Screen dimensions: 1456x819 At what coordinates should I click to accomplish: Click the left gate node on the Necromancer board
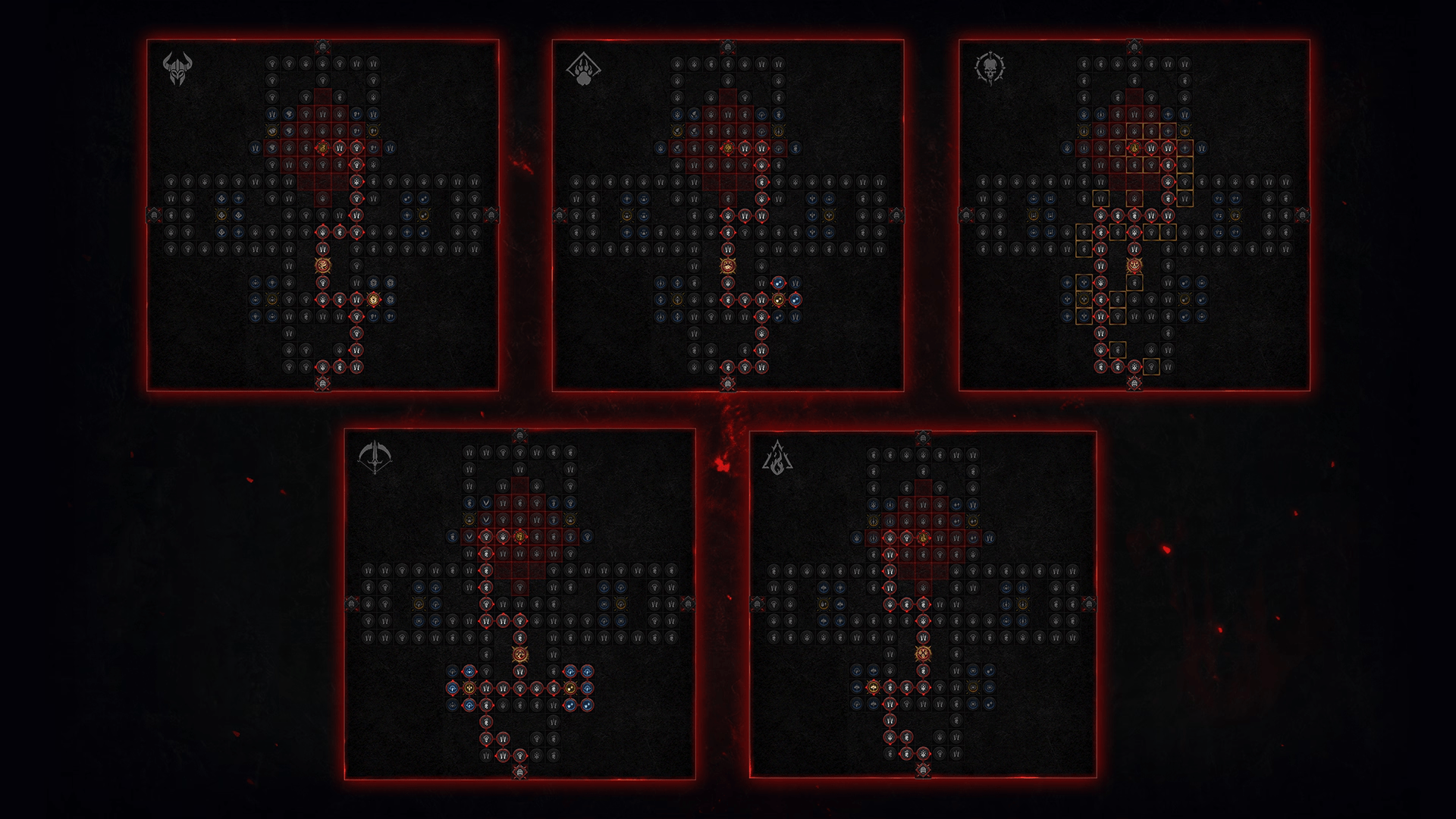click(968, 215)
